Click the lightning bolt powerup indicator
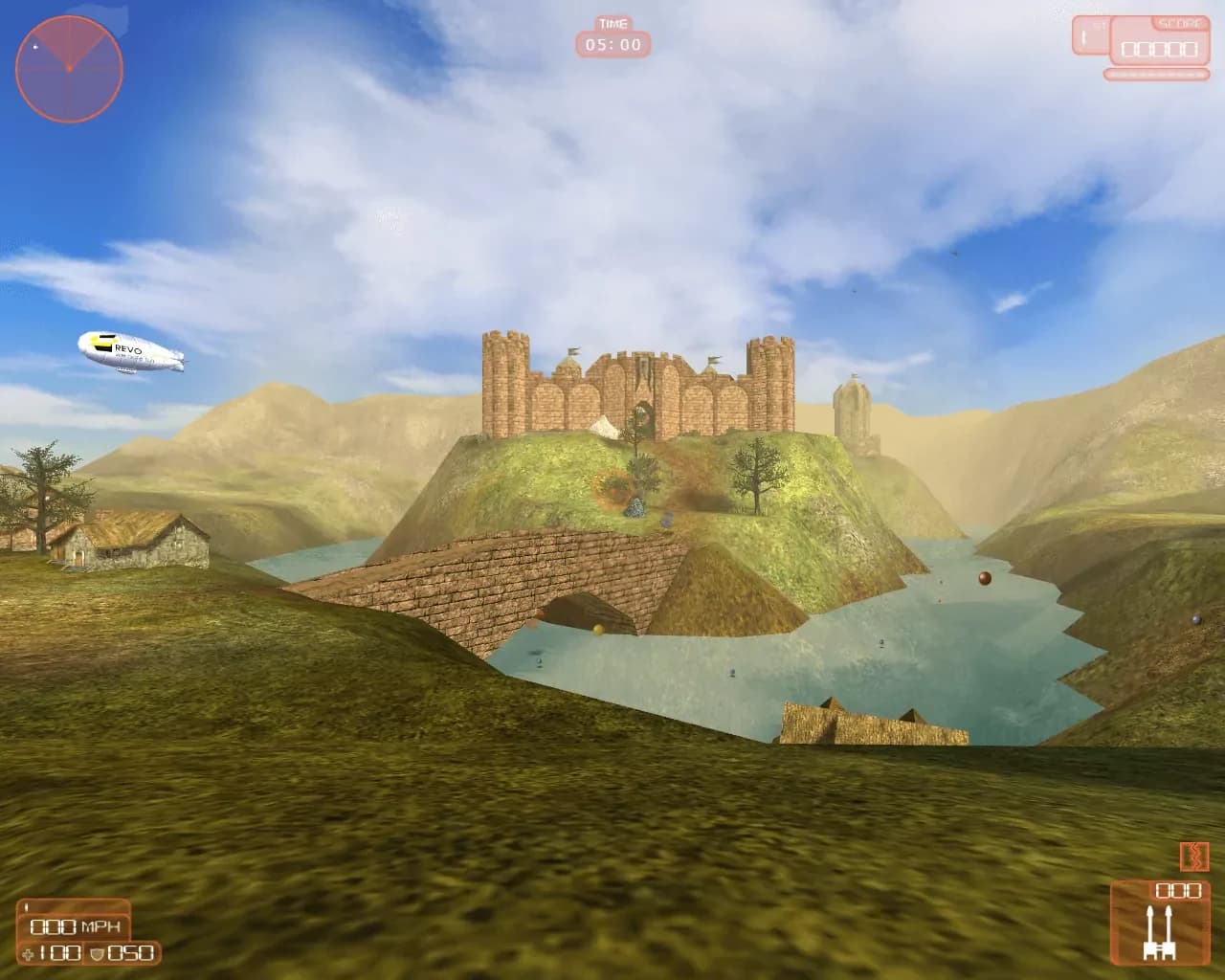The image size is (1225, 980). 1194,857
